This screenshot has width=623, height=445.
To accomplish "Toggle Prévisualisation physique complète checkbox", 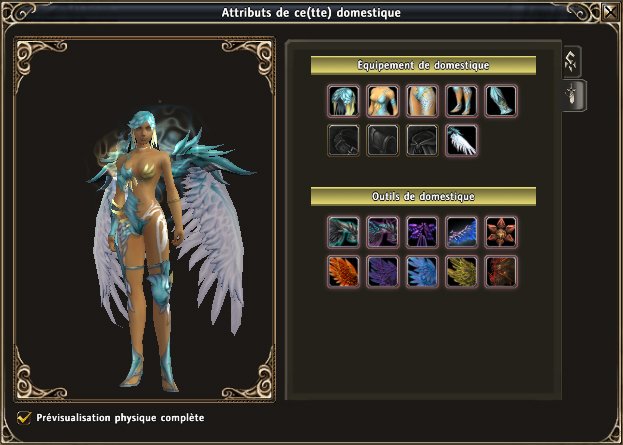I will pyautogui.click(x=24, y=417).
